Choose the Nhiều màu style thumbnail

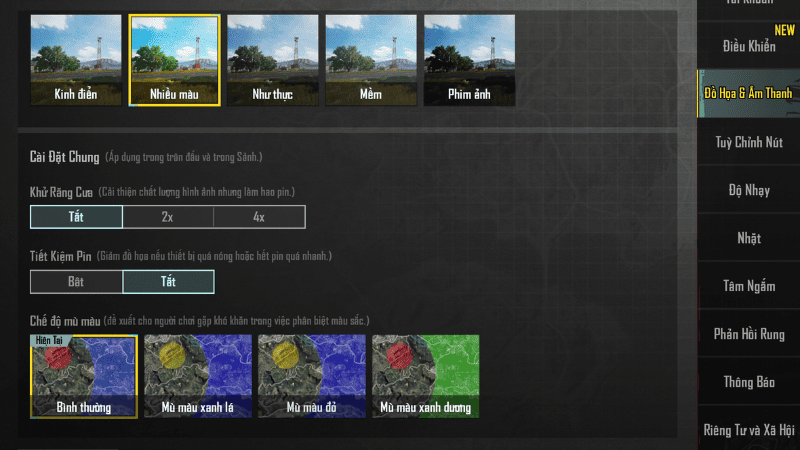pyautogui.click(x=174, y=60)
